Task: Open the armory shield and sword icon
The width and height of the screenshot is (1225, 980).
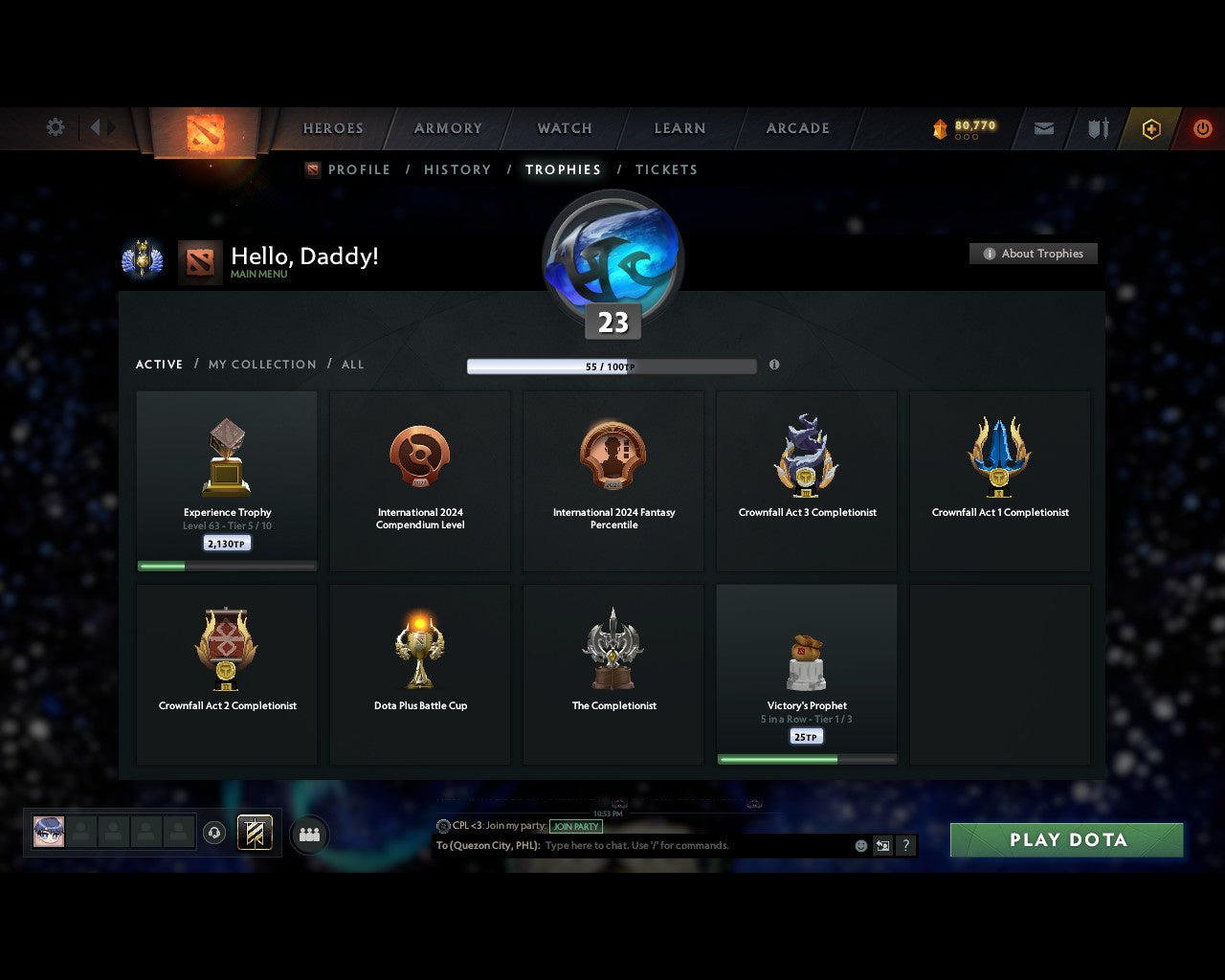Action: (x=1097, y=128)
